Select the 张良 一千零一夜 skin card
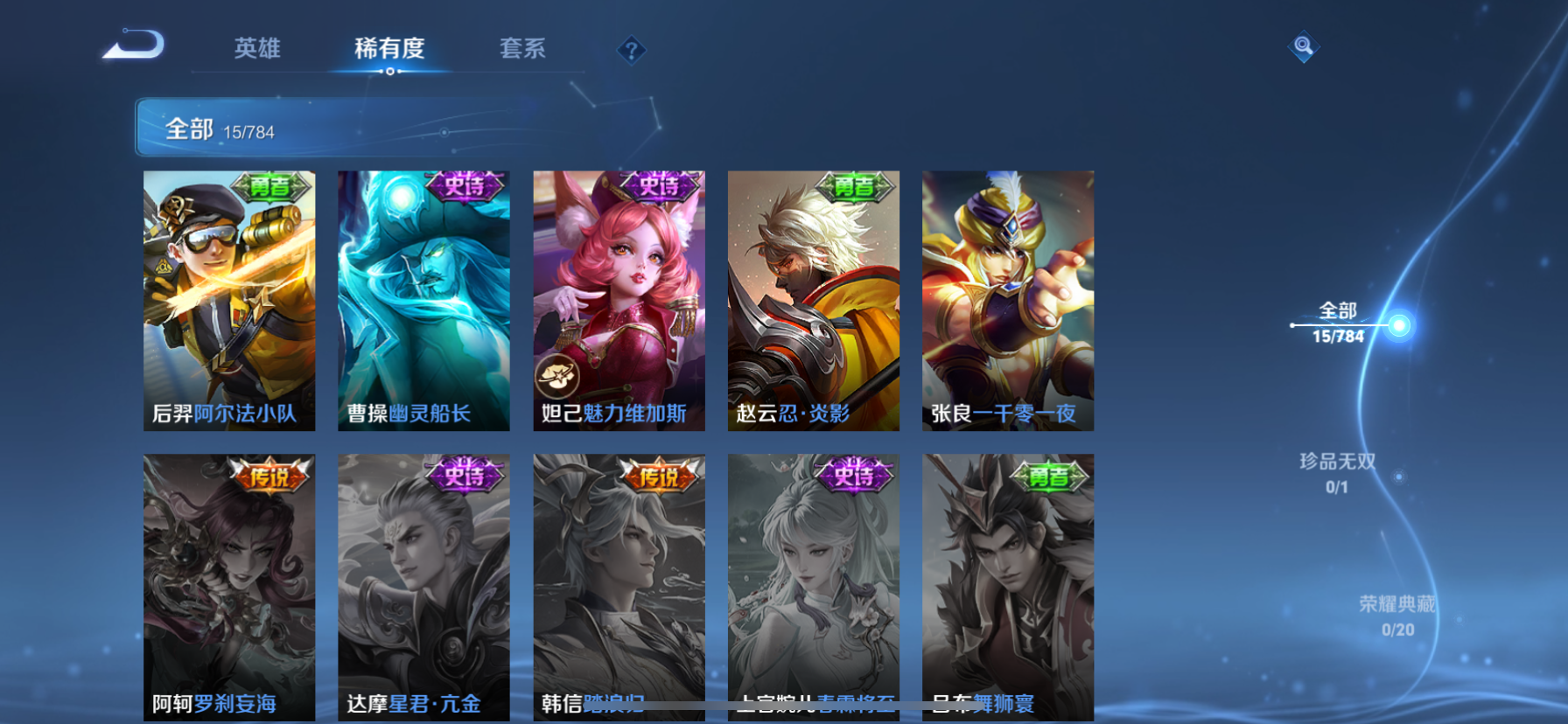This screenshot has width=1568, height=724. tap(1008, 302)
